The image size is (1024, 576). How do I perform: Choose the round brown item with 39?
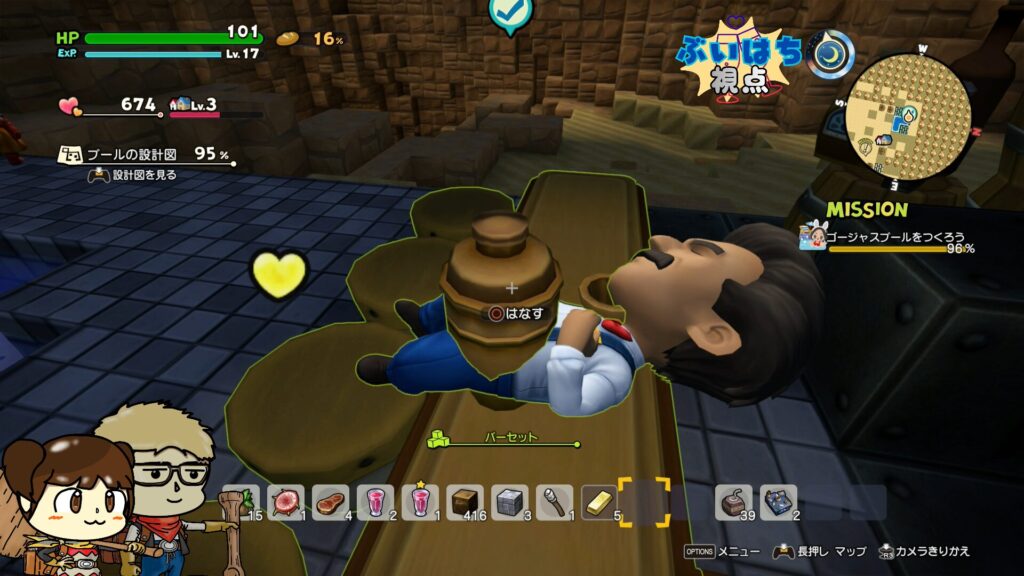tap(735, 501)
